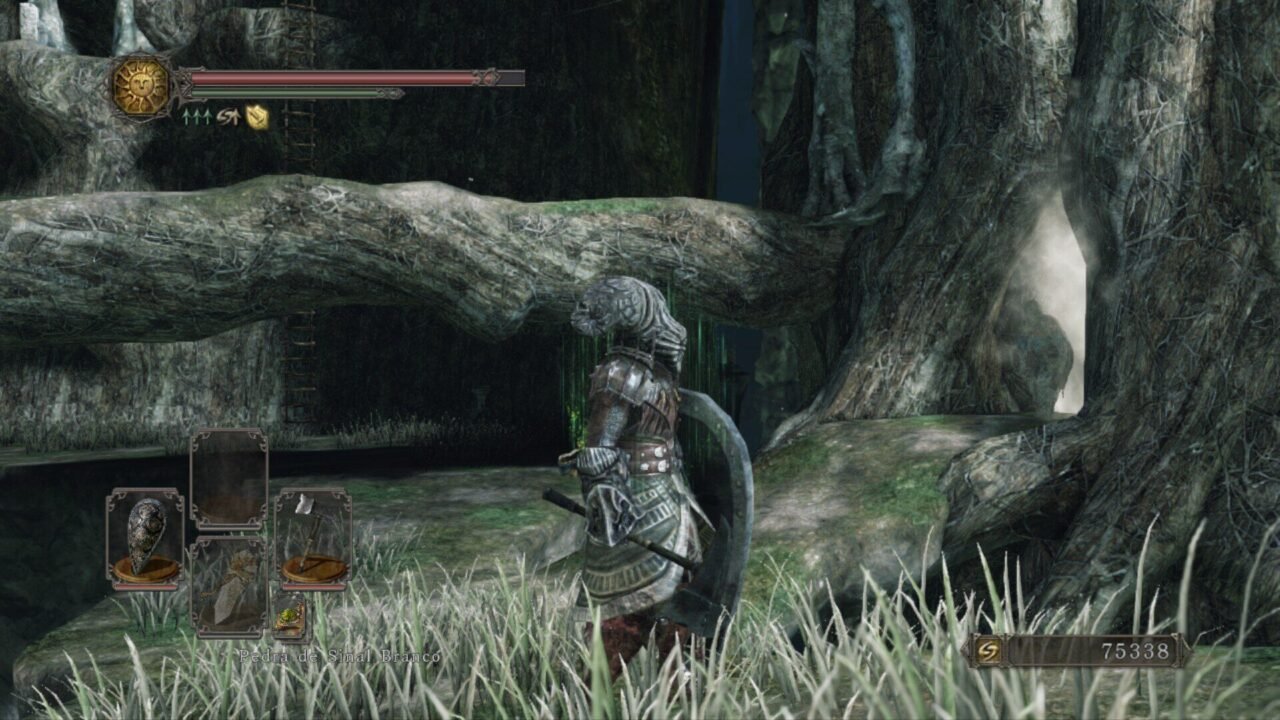This screenshot has width=1280, height=720.
Task: Click the golden shield status icon
Action: pyautogui.click(x=257, y=117)
